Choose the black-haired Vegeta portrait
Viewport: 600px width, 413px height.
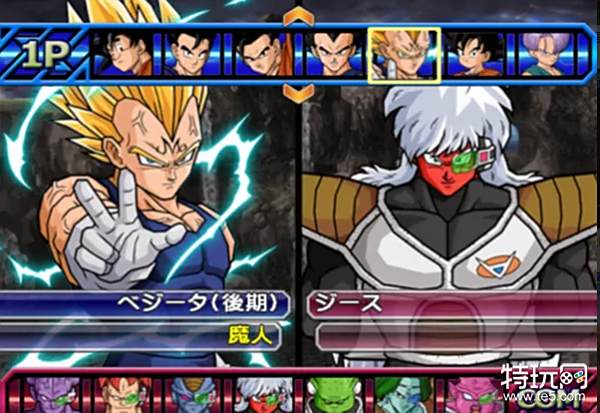click(x=332, y=53)
